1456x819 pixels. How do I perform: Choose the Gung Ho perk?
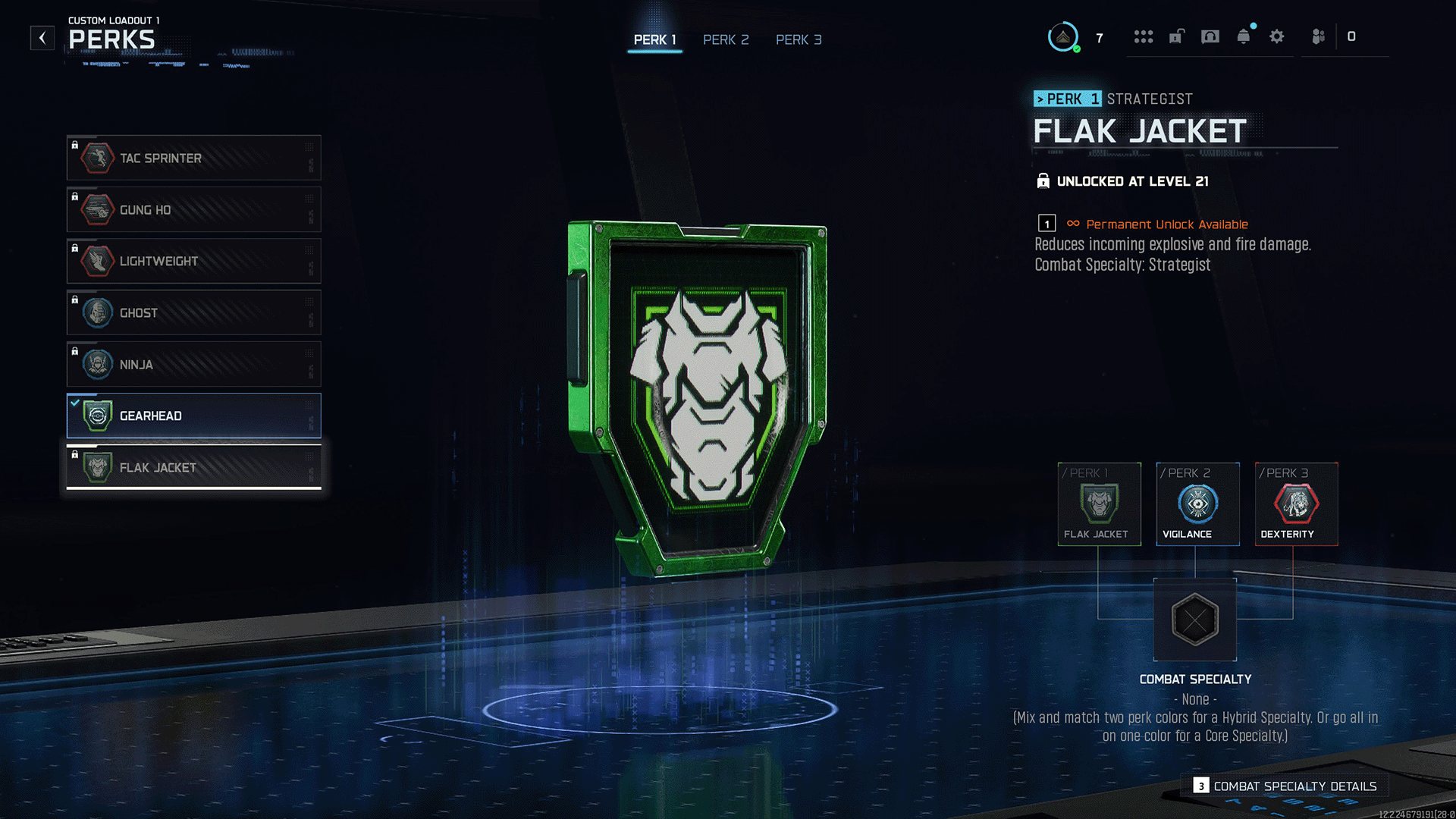click(x=193, y=209)
